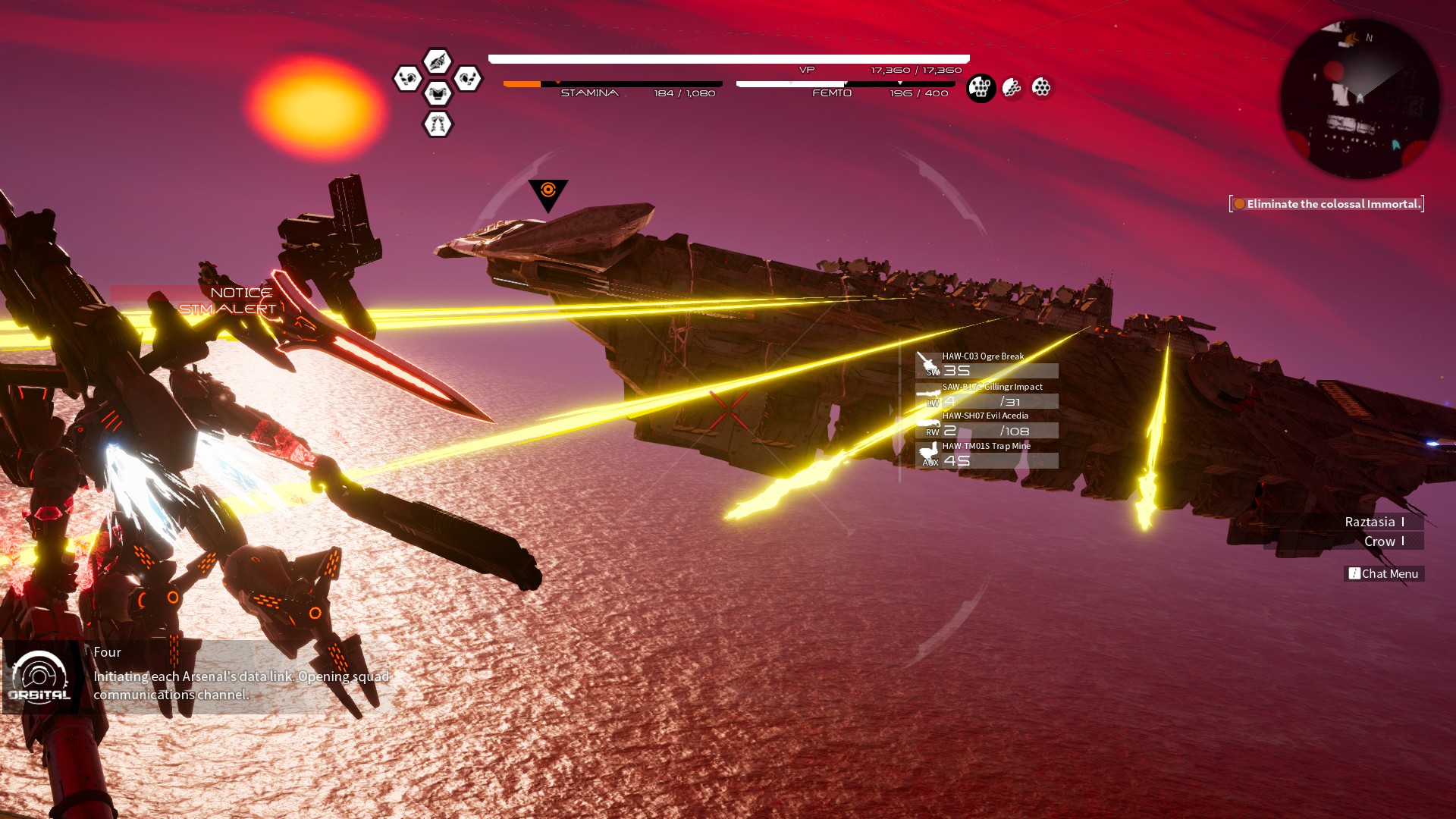This screenshot has height=819, width=1456.
Task: Select the HAW-TM01S Trap Mine auxiliary slot
Action: click(x=987, y=454)
